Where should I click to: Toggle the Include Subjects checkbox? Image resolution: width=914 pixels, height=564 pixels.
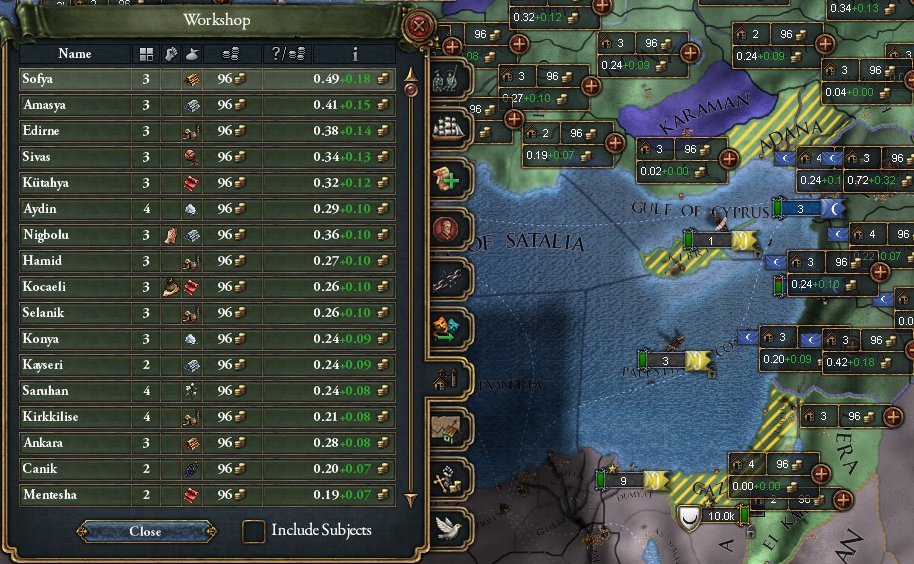tap(255, 530)
